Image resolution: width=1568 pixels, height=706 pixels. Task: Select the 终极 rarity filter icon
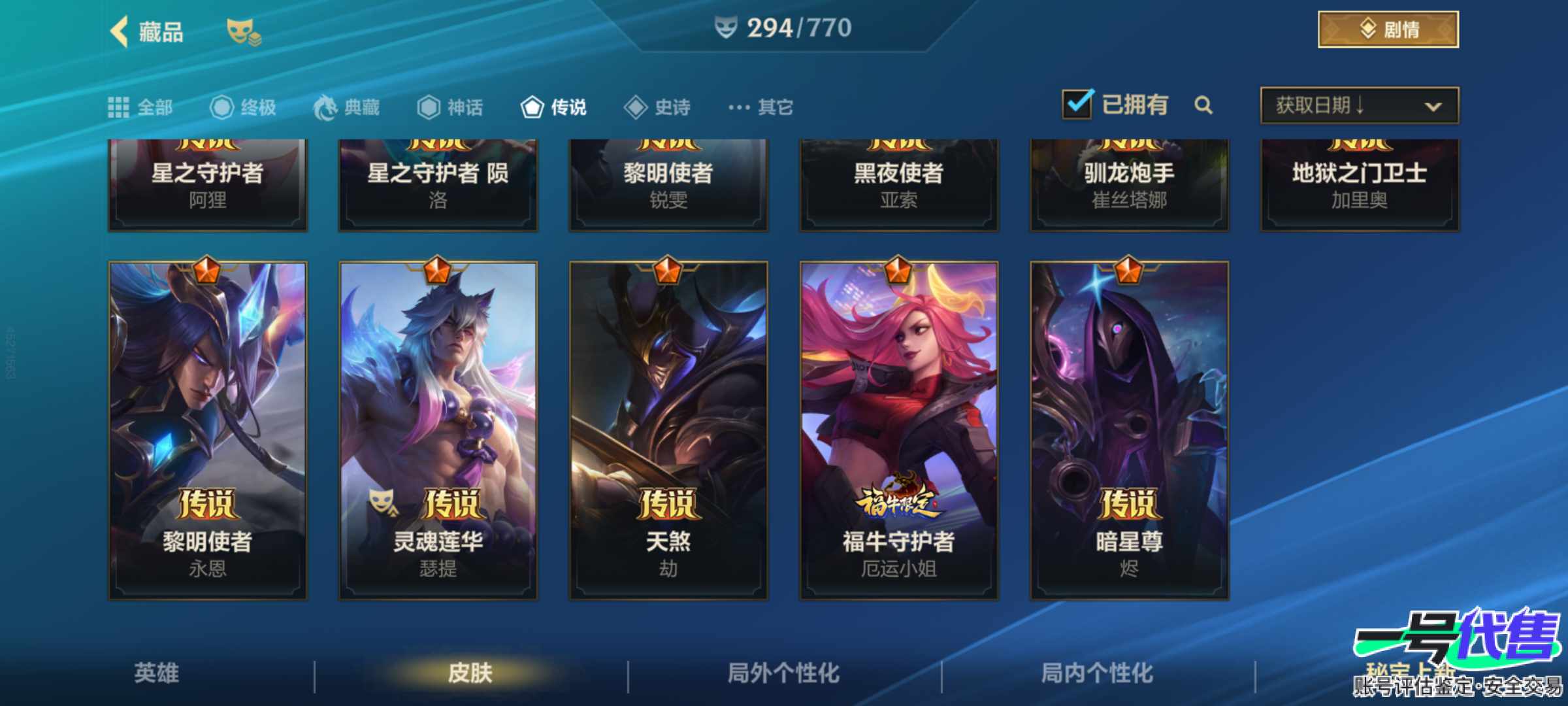[221, 107]
